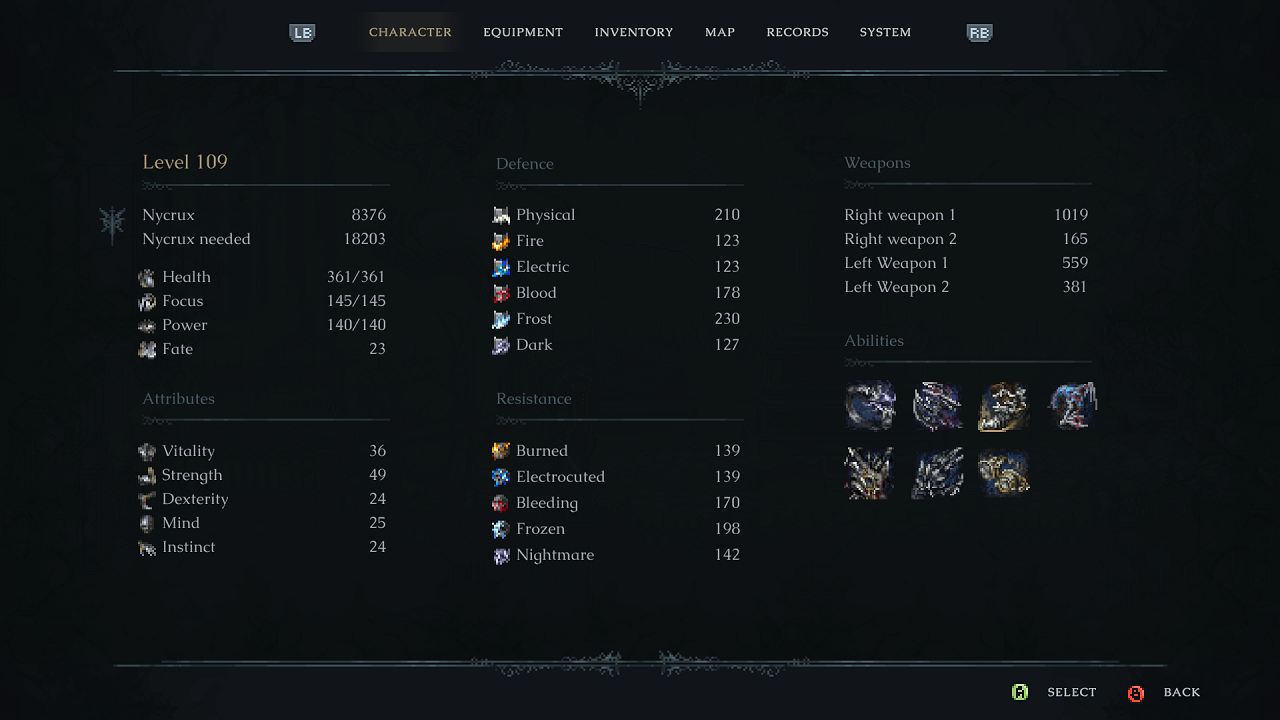Viewport: 1280px width, 720px height.
Task: Choose the Dexterity attribute row
Action: click(264, 499)
